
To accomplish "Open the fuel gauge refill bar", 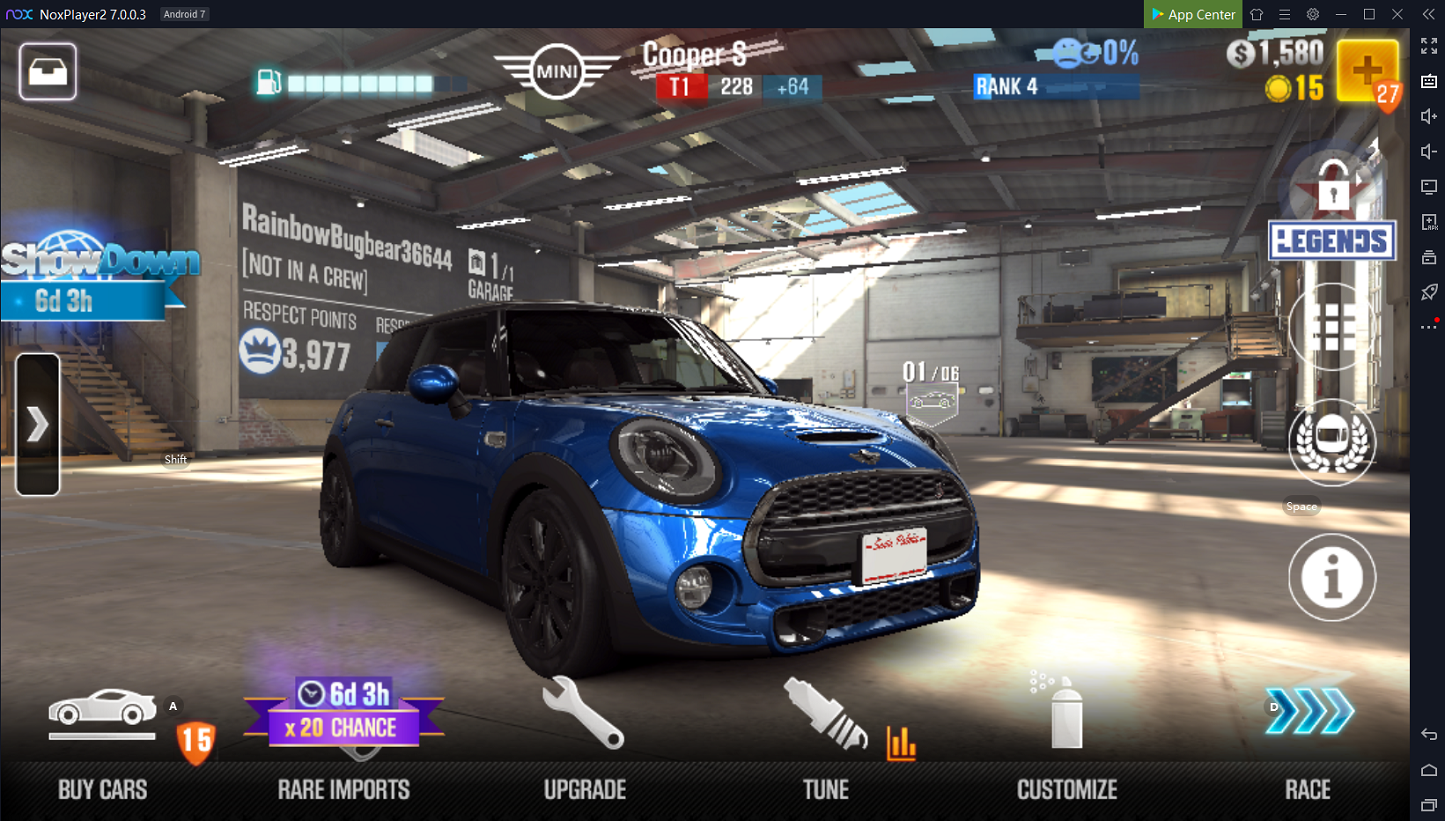I will [360, 83].
